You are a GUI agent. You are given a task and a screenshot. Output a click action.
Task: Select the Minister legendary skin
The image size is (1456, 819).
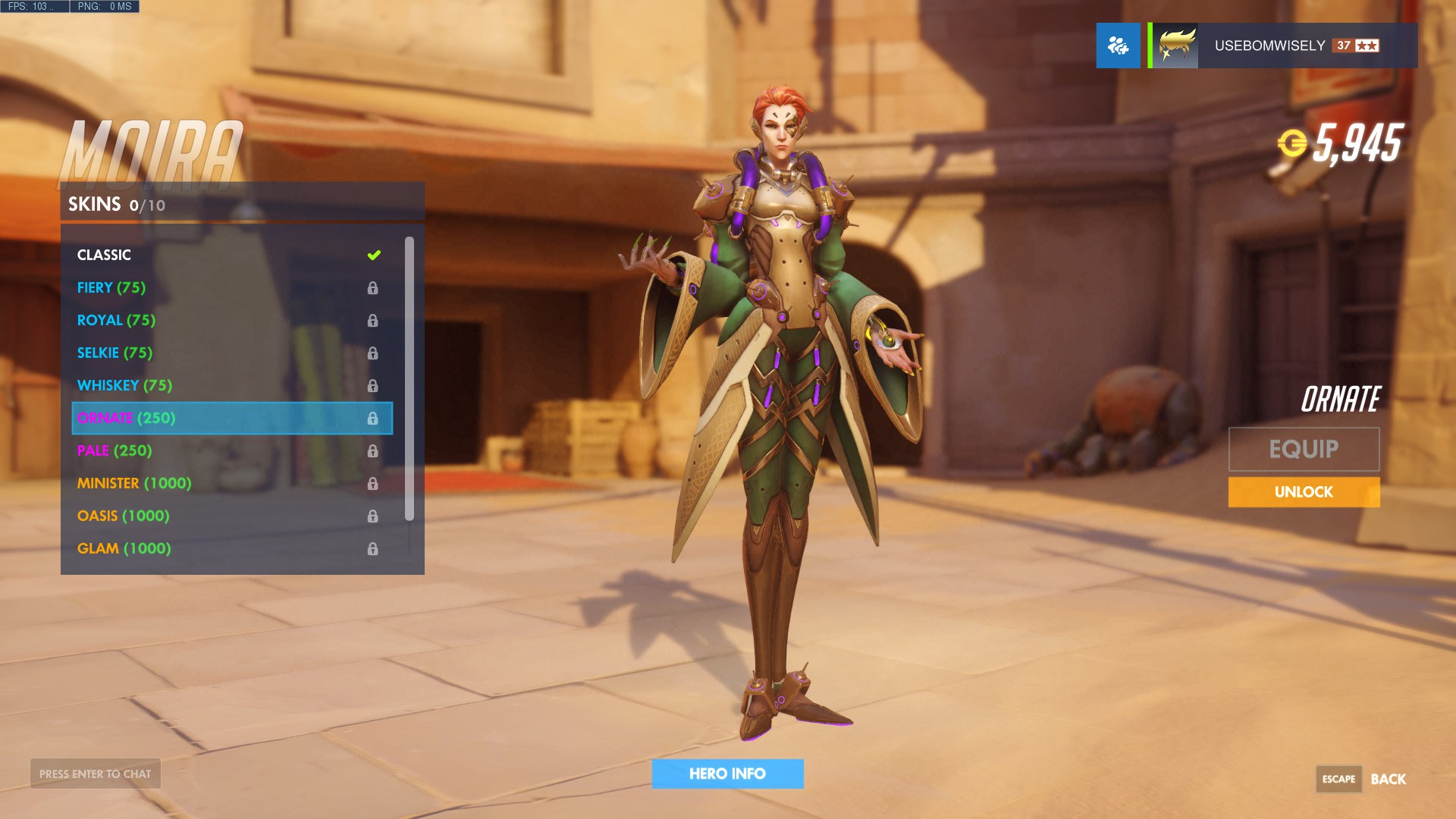[227, 483]
